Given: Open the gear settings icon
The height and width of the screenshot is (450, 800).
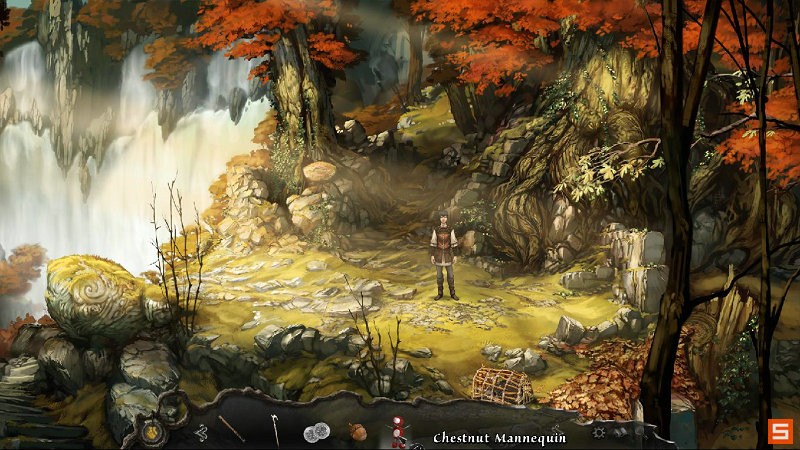Looking at the screenshot, I should tap(599, 433).
